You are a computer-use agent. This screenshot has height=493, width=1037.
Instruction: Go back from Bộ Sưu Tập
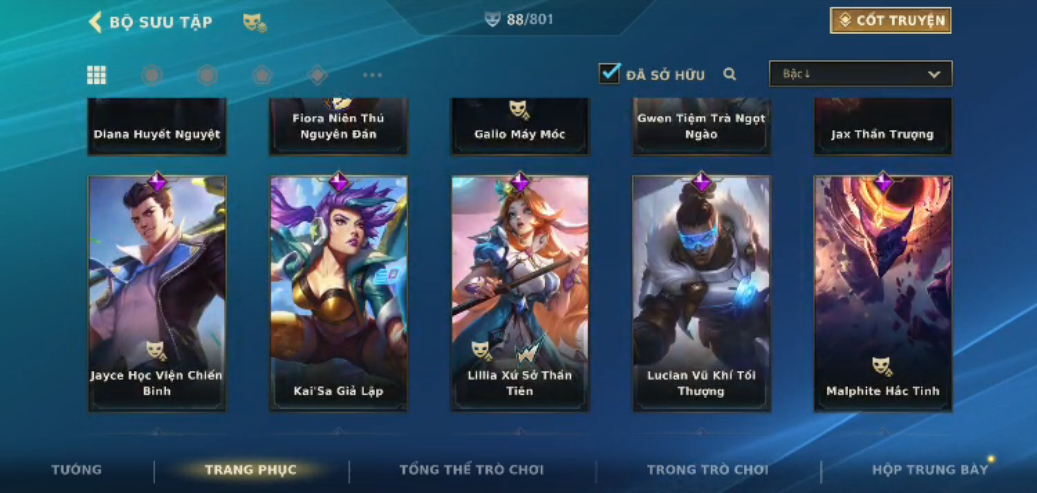point(96,22)
